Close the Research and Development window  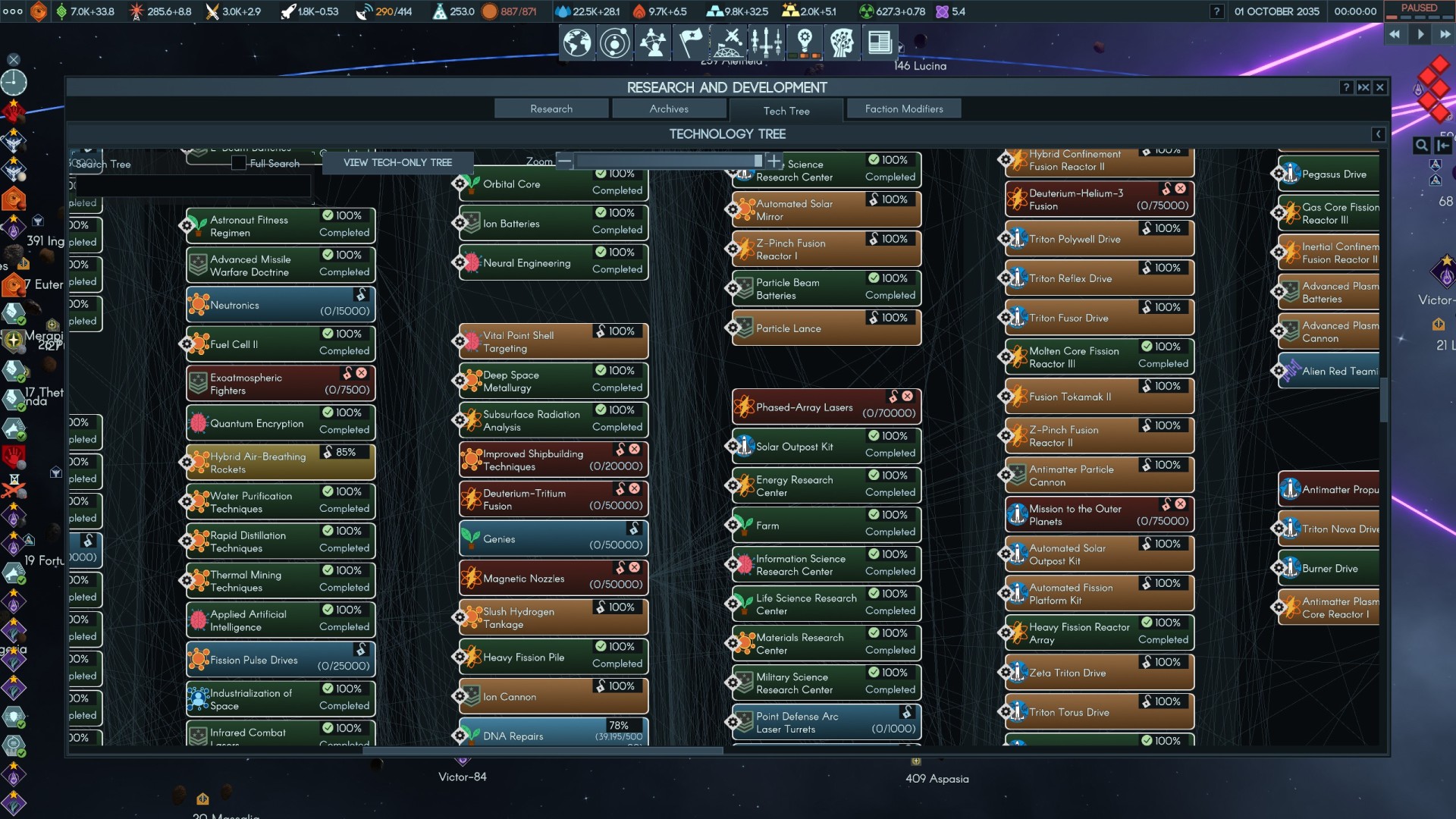pyautogui.click(x=1380, y=88)
